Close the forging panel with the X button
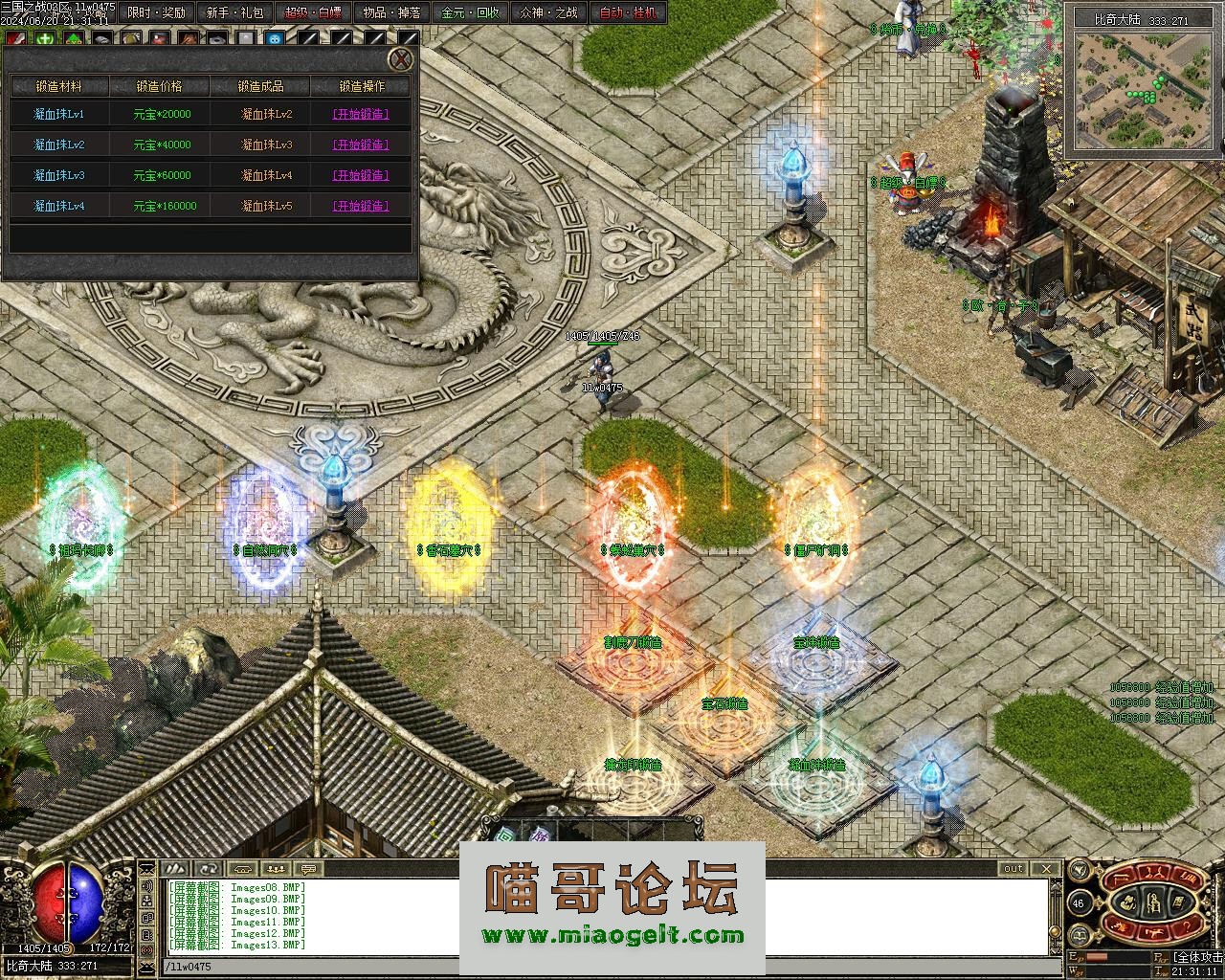The width and height of the screenshot is (1225, 980). [x=401, y=60]
